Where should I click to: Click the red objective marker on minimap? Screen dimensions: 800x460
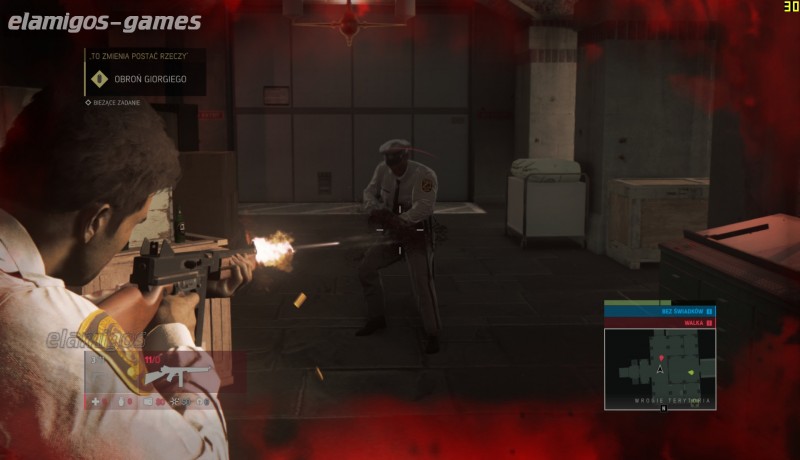660,357
